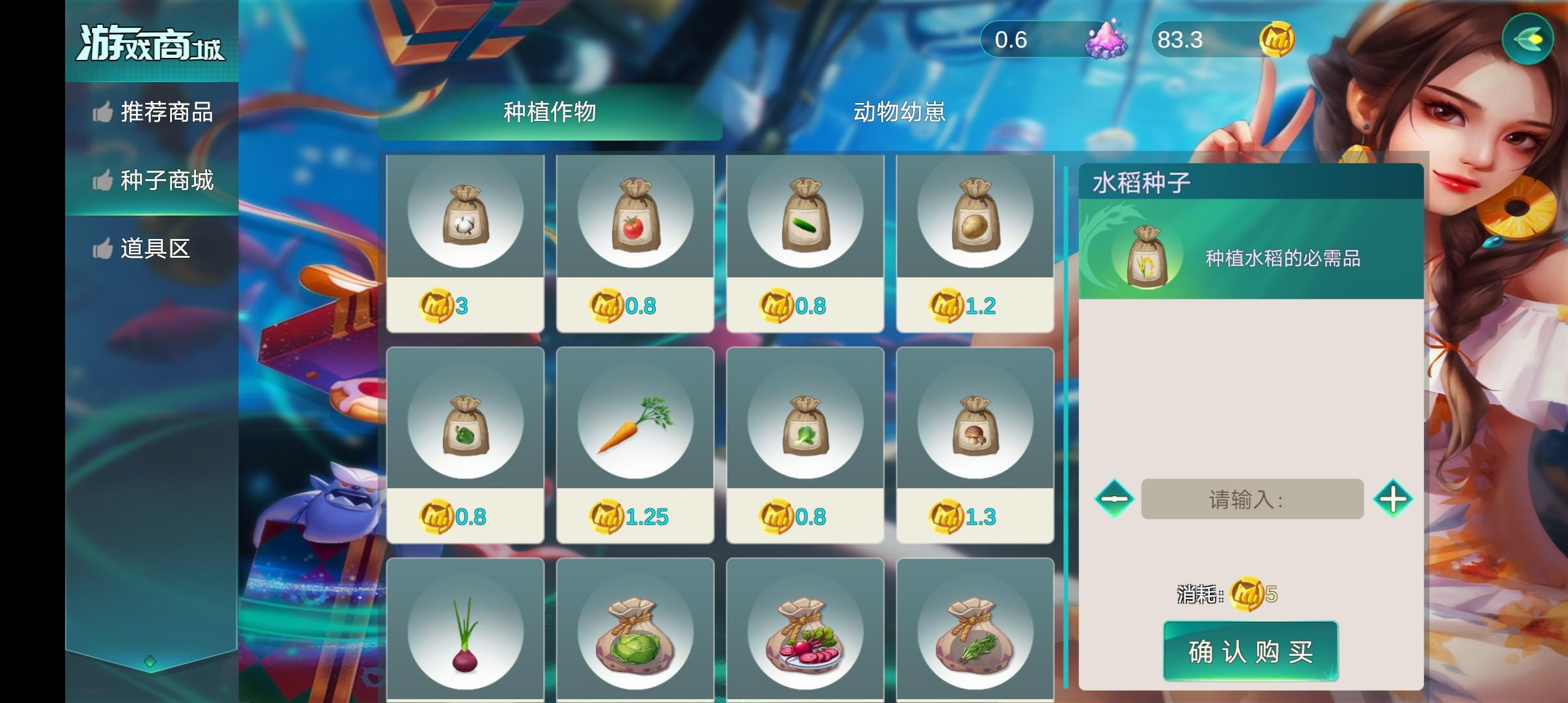Switch to the 动物幼崽 tab

pos(900,112)
